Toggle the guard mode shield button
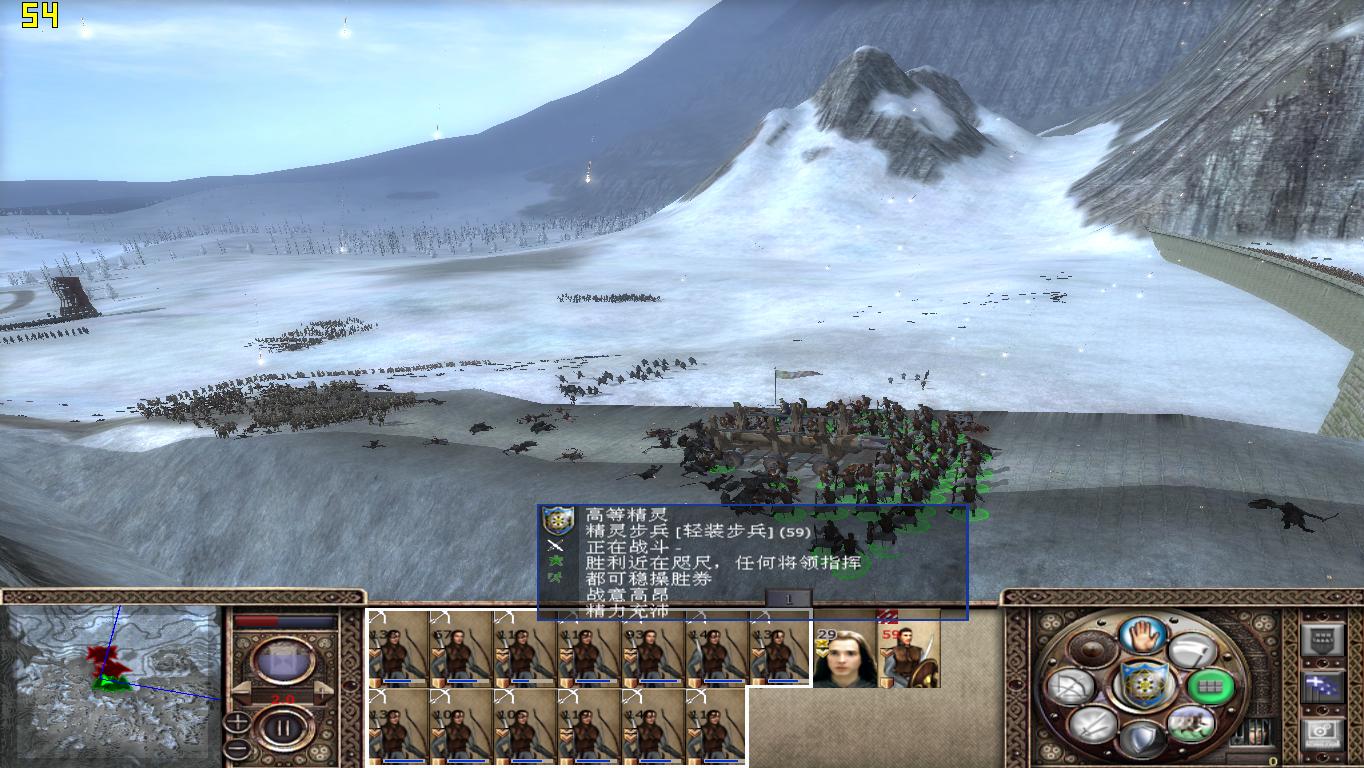The image size is (1364, 768). click(1142, 740)
